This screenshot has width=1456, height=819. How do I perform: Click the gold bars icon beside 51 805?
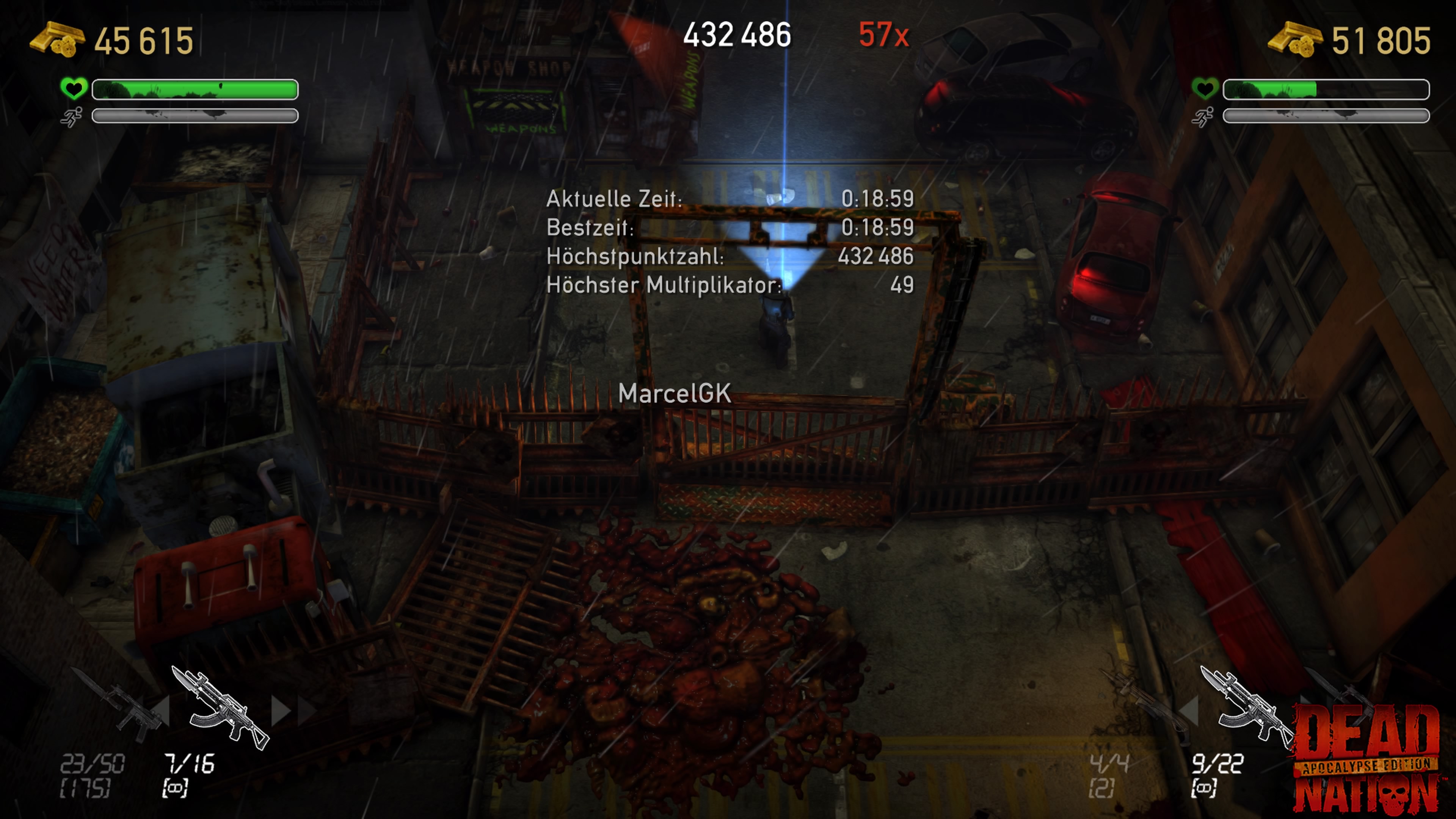[1295, 39]
